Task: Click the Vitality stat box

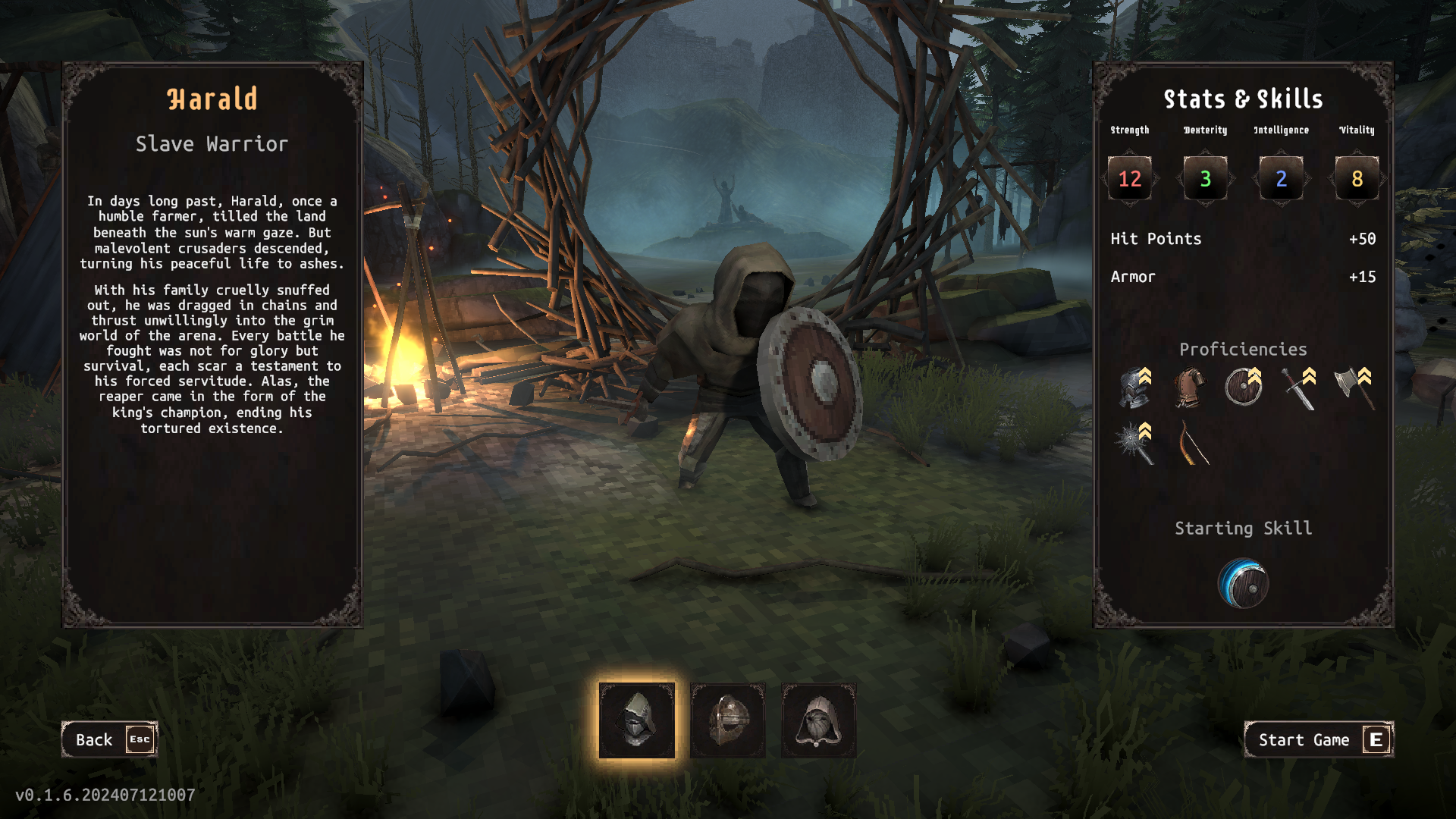Action: (1357, 179)
